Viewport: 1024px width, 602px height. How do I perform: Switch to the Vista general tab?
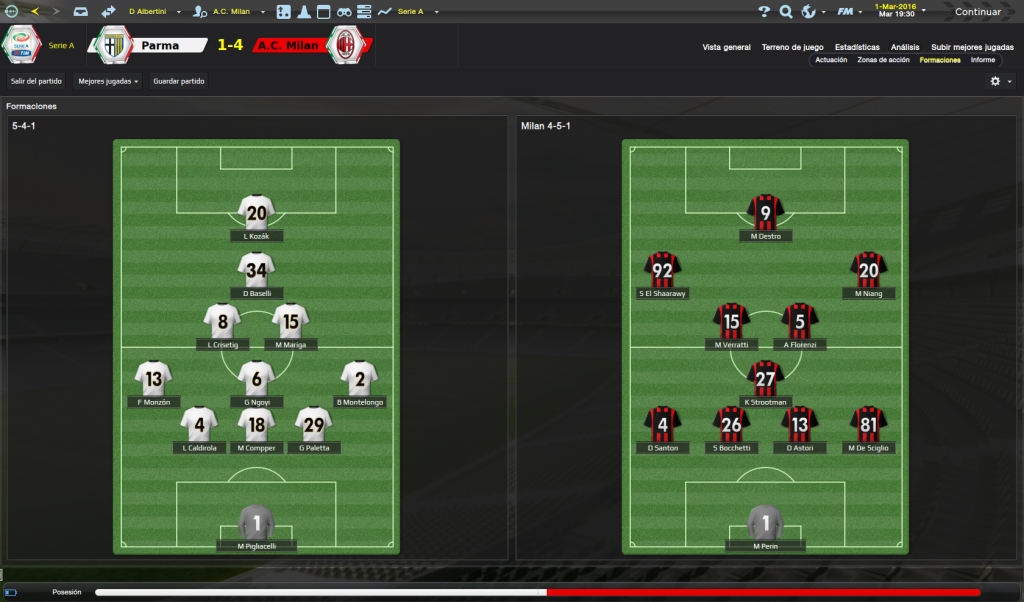(726, 47)
